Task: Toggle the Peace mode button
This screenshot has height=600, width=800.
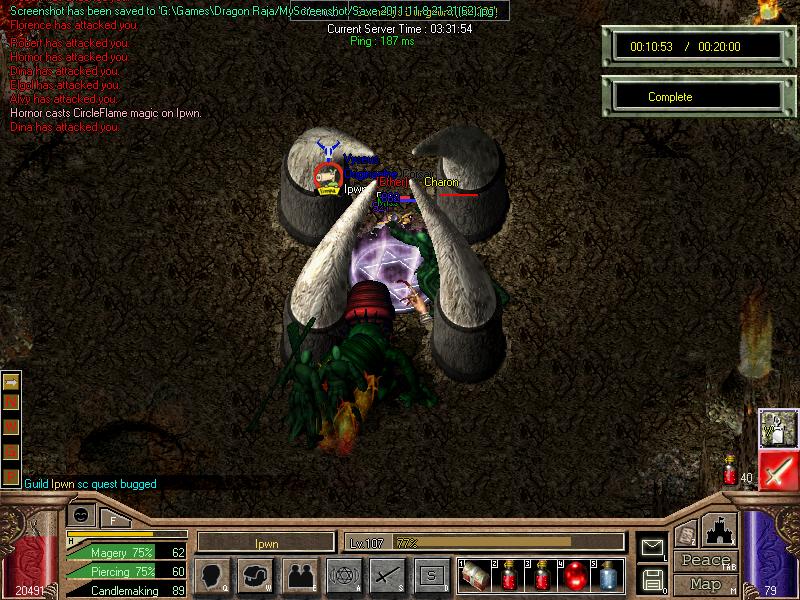Action: (705, 561)
